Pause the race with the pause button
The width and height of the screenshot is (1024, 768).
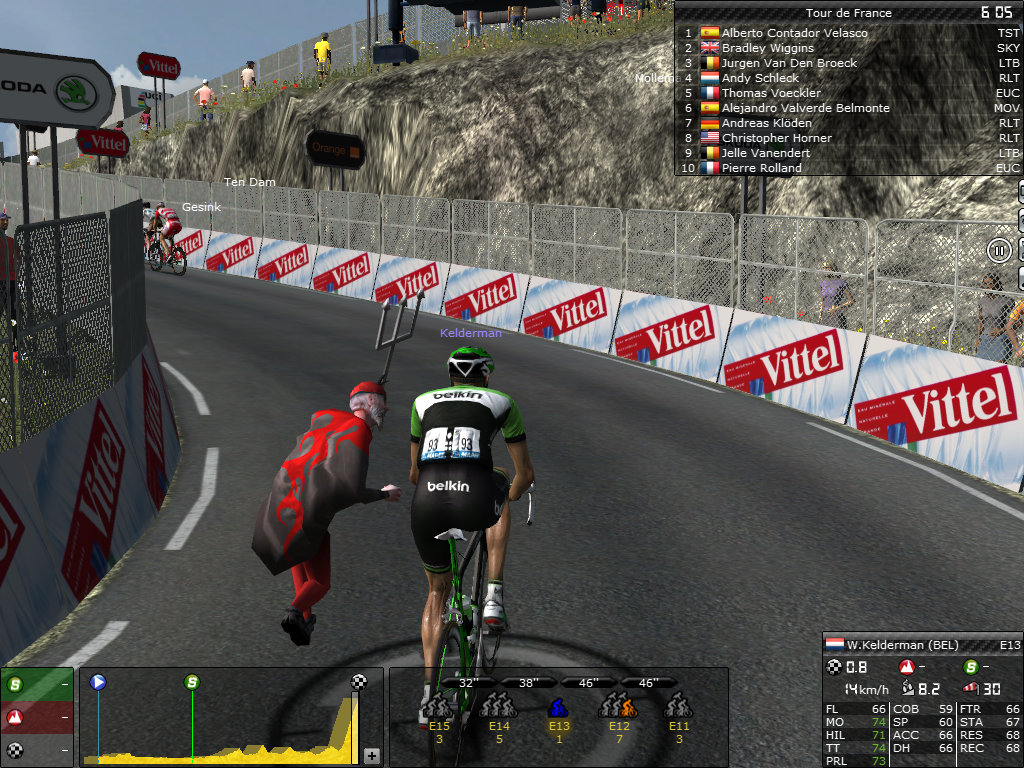click(x=999, y=250)
